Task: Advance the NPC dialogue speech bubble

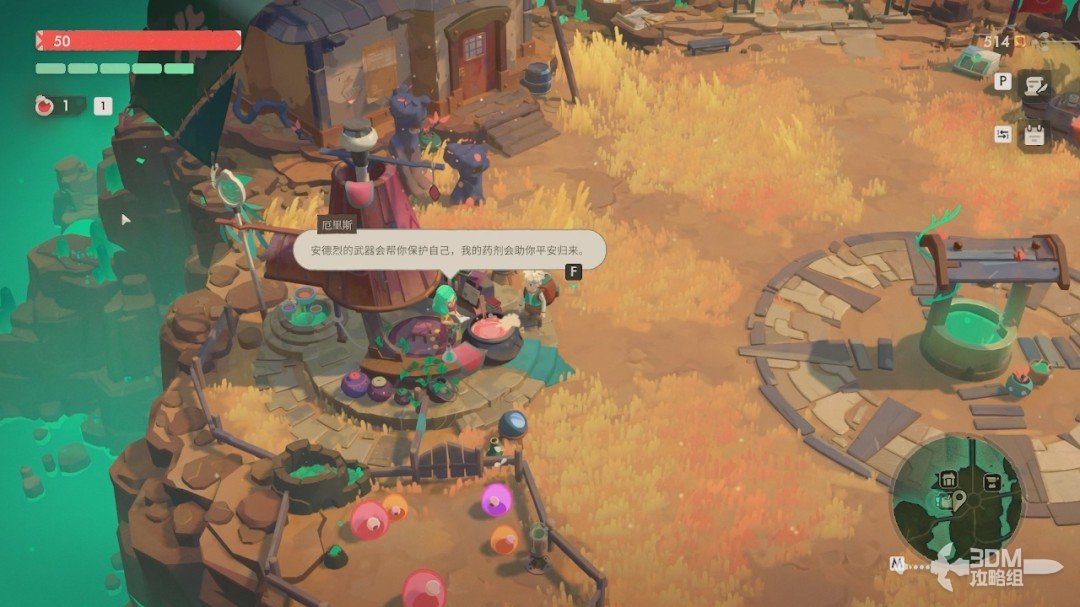Action: pos(449,250)
